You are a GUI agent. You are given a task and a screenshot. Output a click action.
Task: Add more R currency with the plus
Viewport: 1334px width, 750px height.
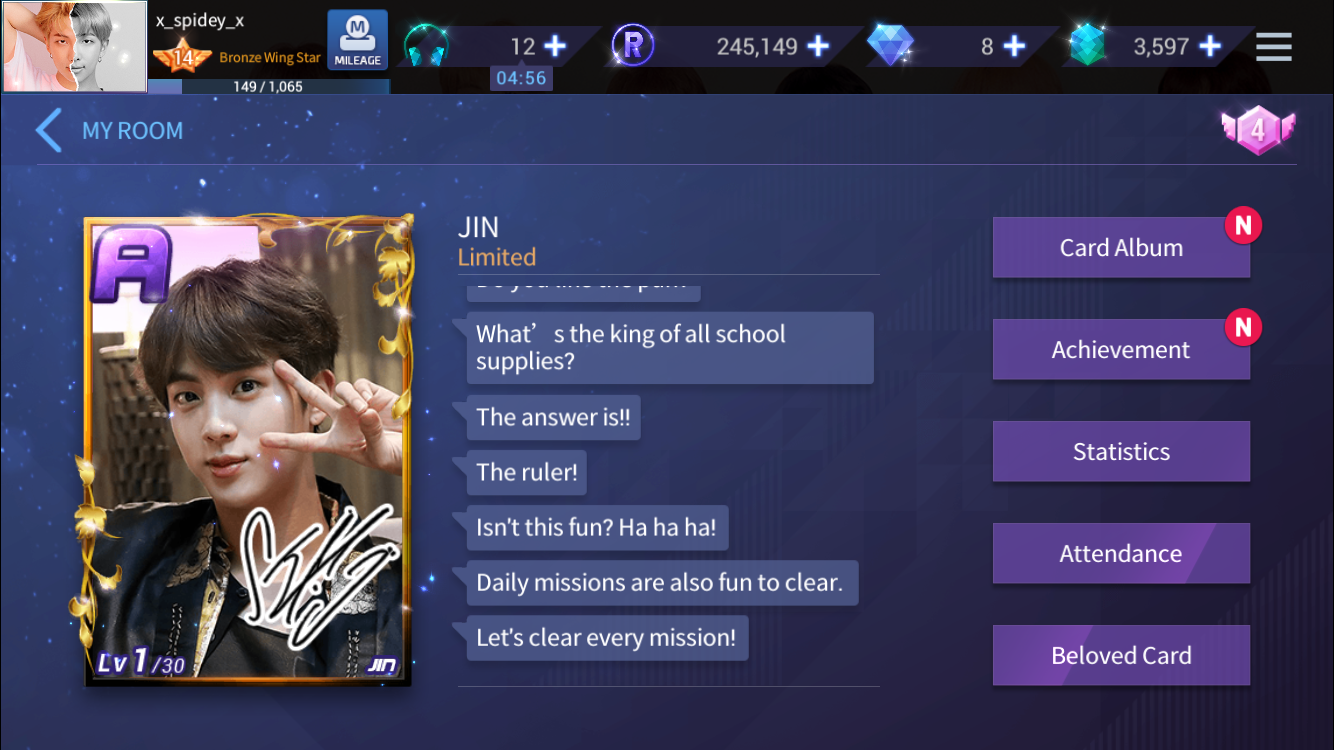pos(818,47)
